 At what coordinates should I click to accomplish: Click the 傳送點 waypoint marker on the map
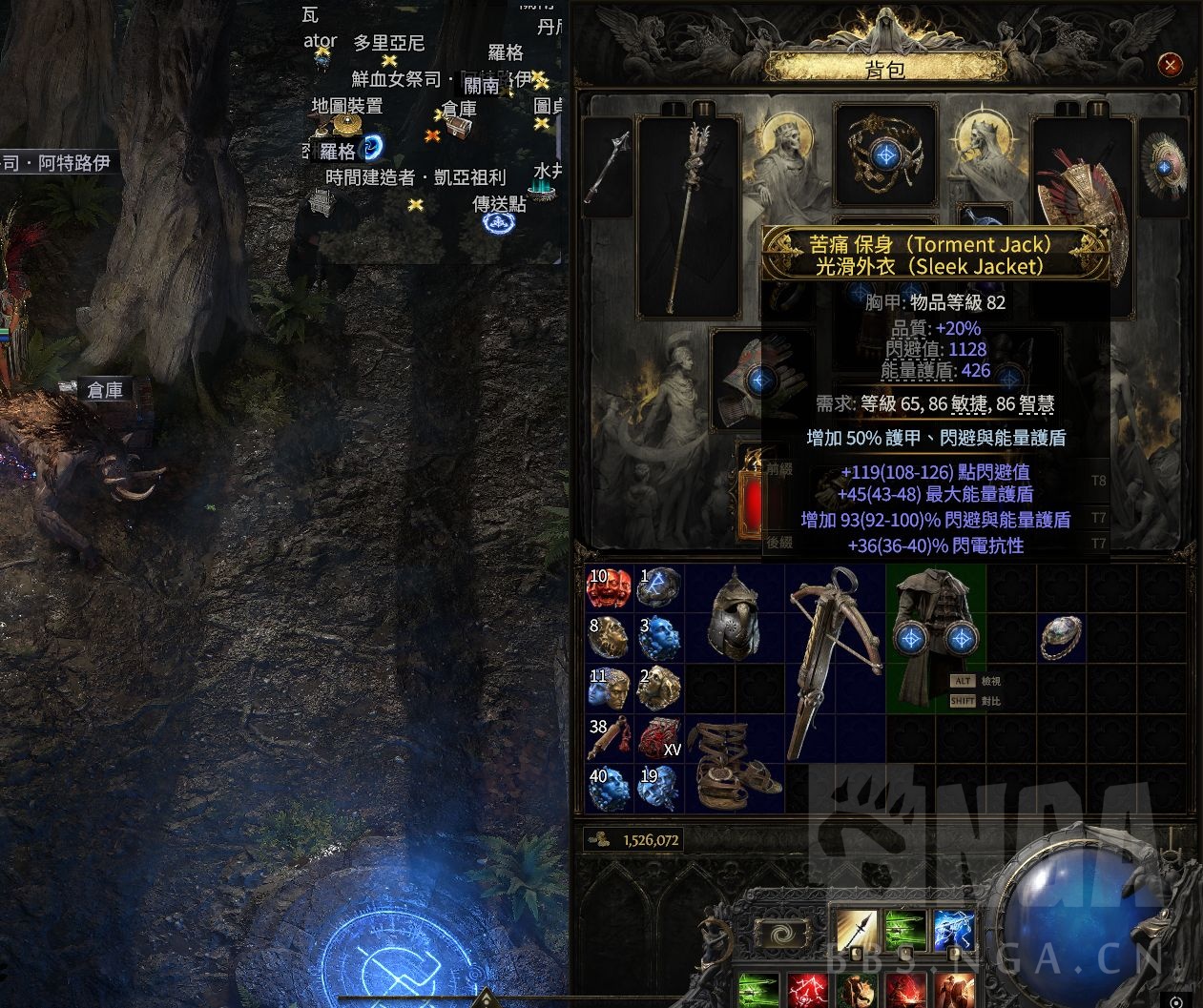coord(497,222)
